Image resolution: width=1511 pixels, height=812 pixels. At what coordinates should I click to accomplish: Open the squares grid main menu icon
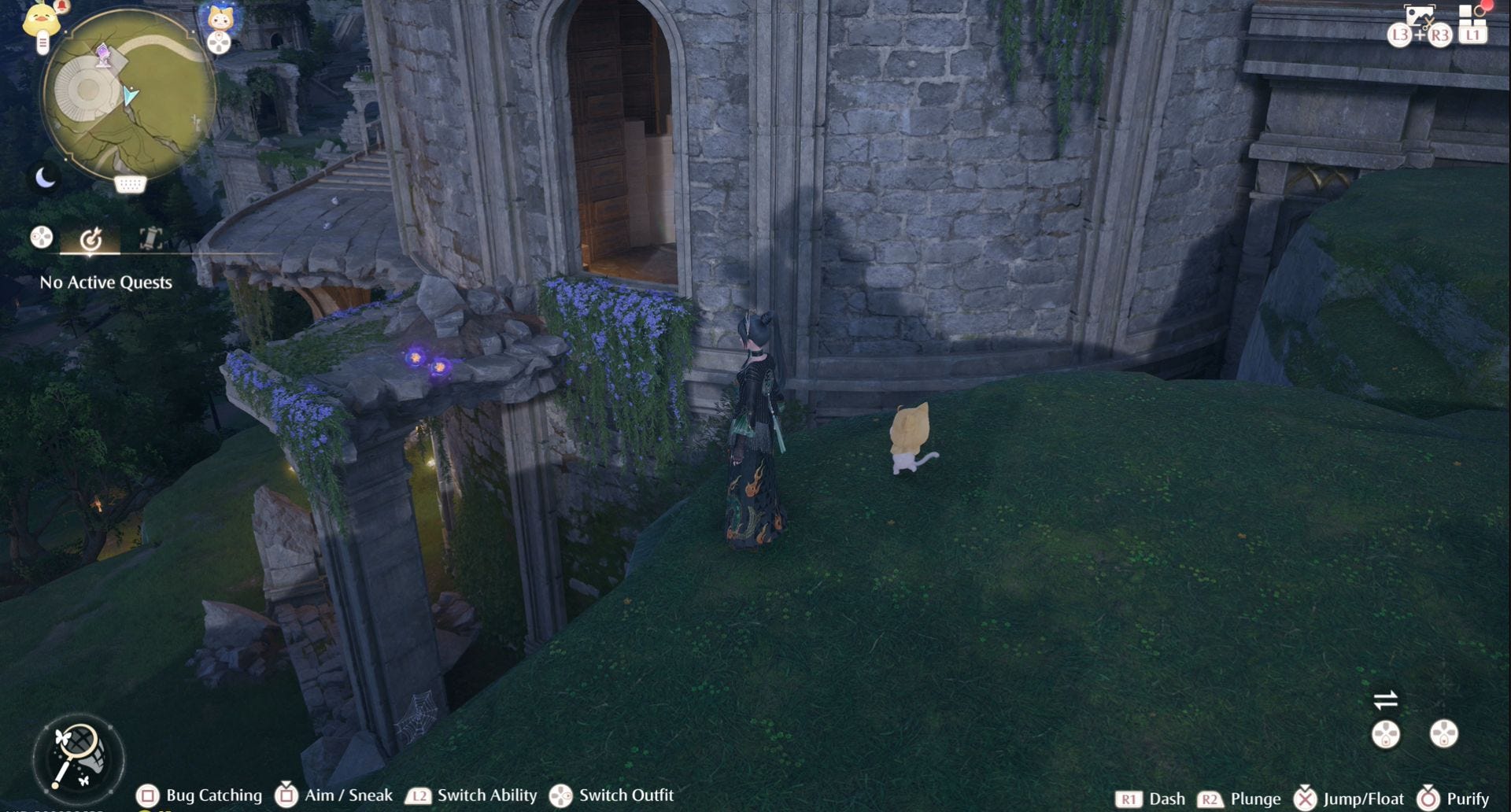(1472, 17)
